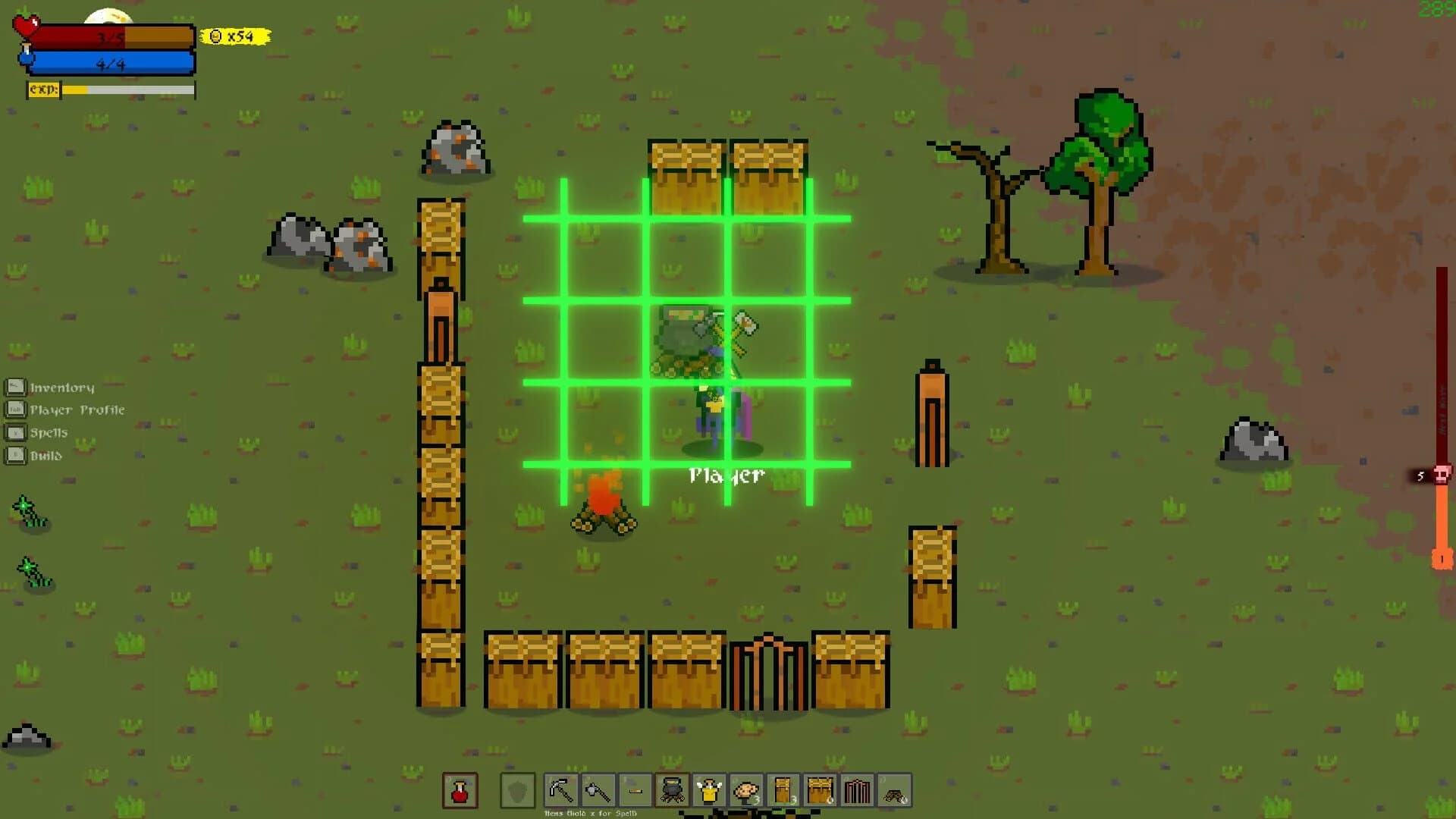Open the Build menu
Screen dimensions: 1456x819
point(45,455)
